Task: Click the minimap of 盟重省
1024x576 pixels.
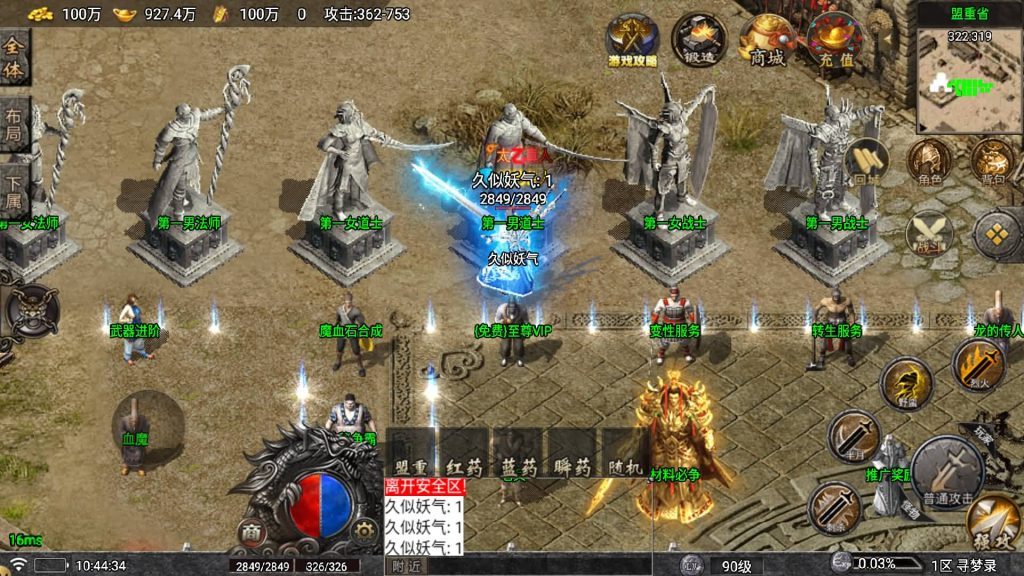Action: click(967, 80)
